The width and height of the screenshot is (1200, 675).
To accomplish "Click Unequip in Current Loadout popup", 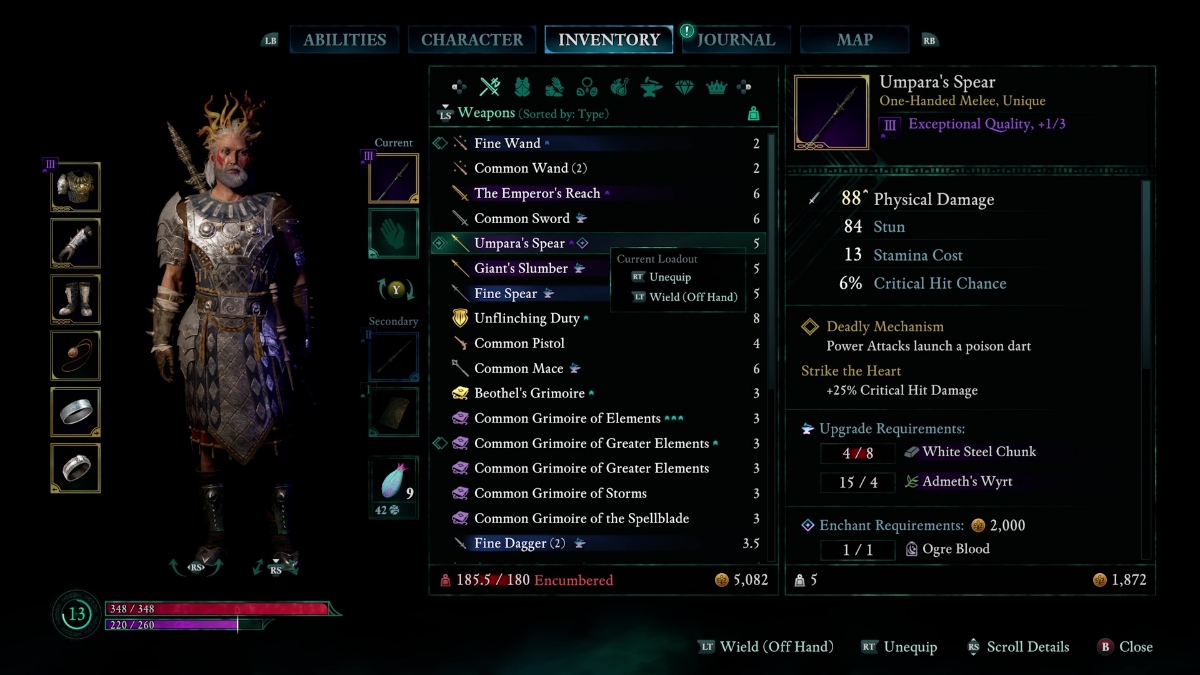I will click(669, 277).
